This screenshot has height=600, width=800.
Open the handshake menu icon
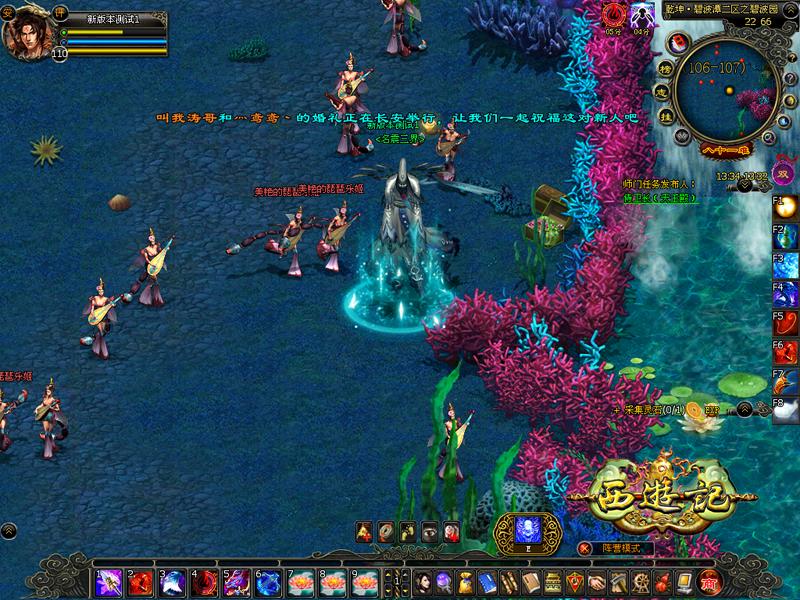(597, 581)
